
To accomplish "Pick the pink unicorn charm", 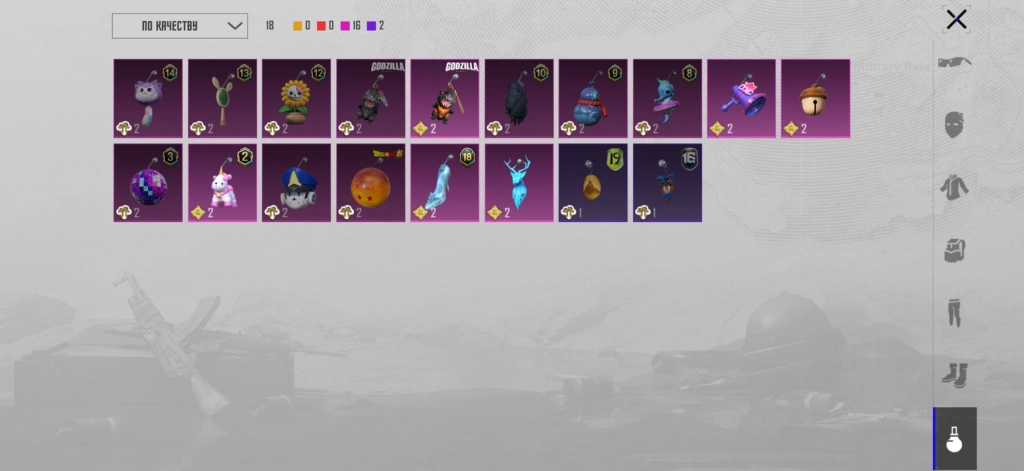I will [x=222, y=183].
